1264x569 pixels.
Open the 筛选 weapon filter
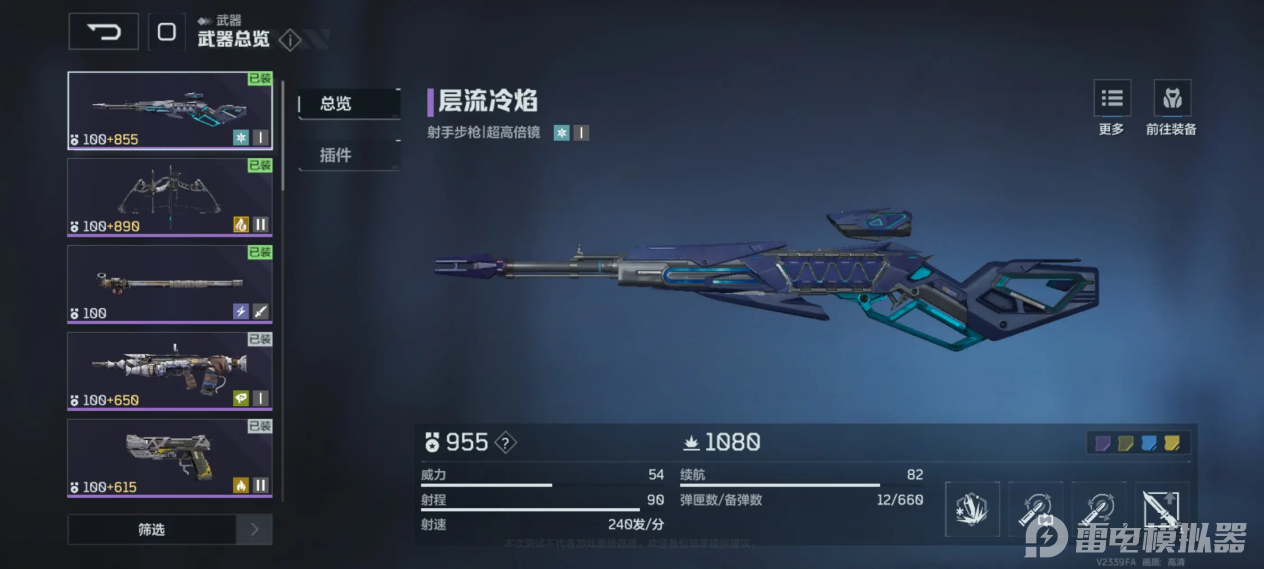[152, 530]
